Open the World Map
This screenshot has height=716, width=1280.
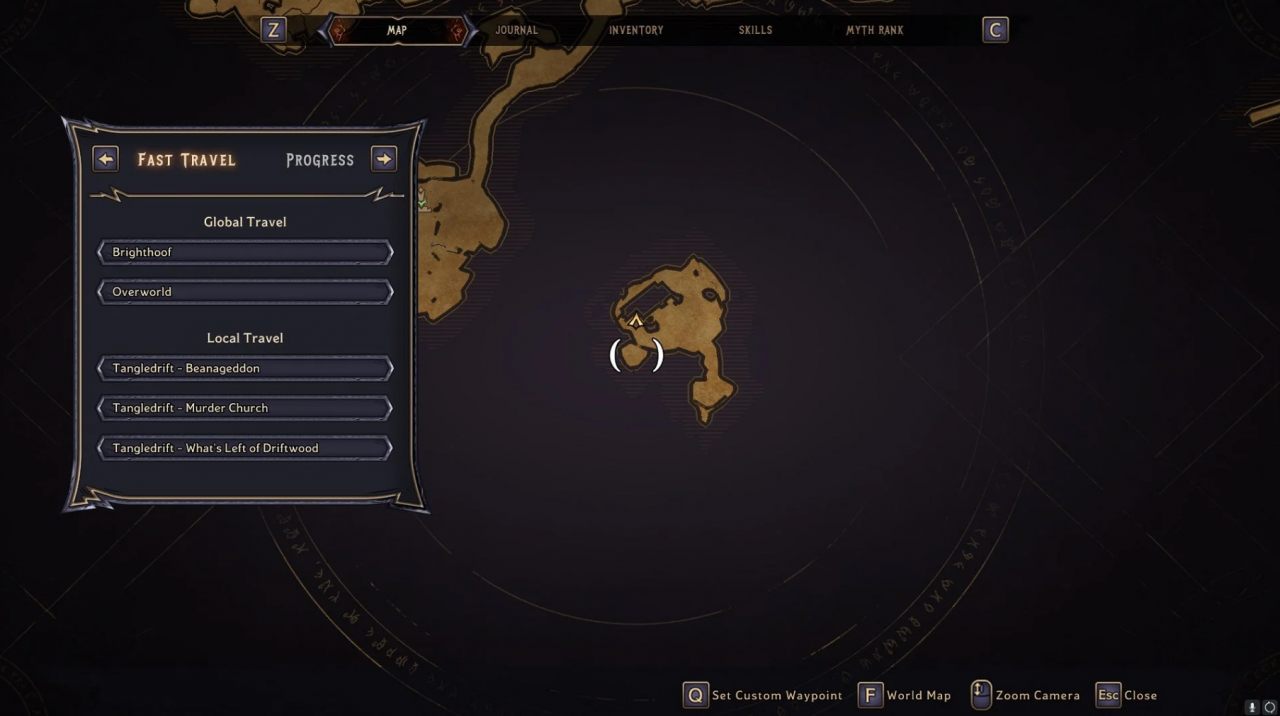coord(905,695)
